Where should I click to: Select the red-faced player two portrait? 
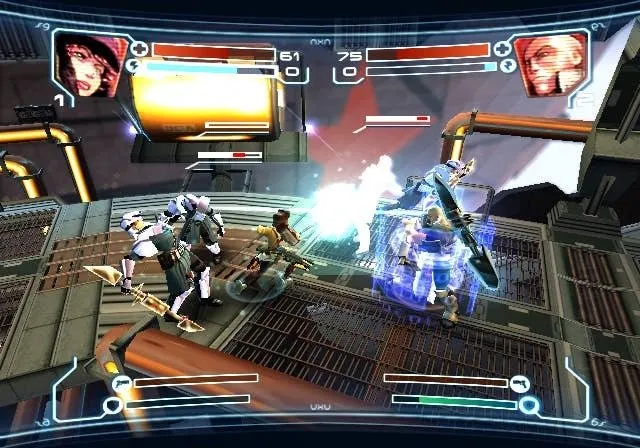548,64
